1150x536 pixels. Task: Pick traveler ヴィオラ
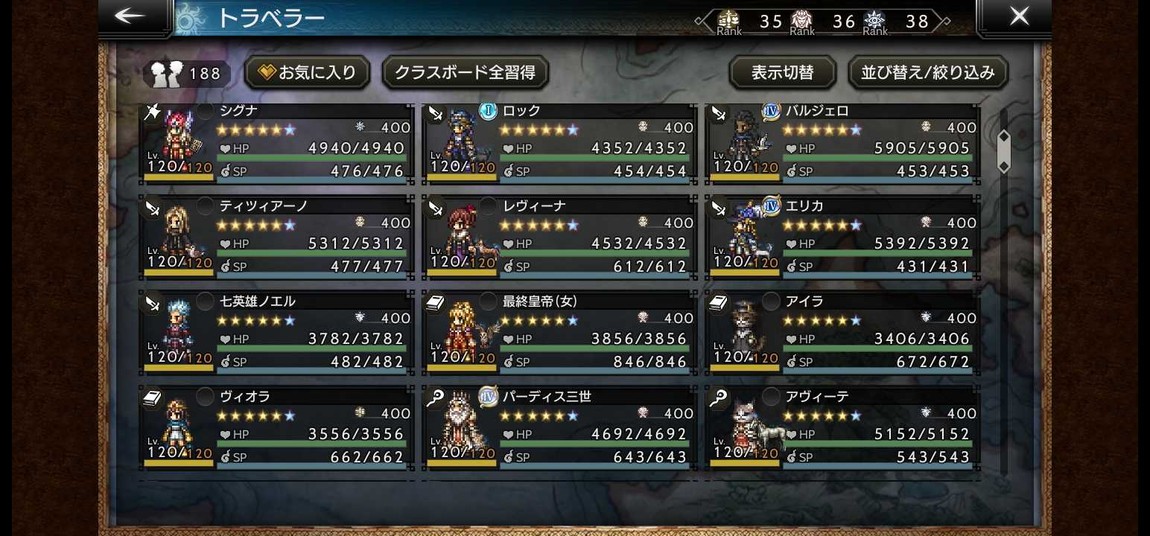(277, 429)
